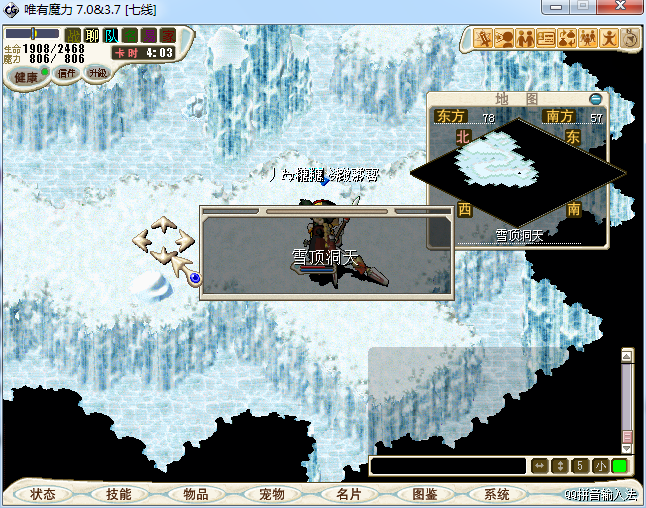Viewport: 646px width, 508px height.
Task: Click the 健康 health status button
Action: (26, 77)
